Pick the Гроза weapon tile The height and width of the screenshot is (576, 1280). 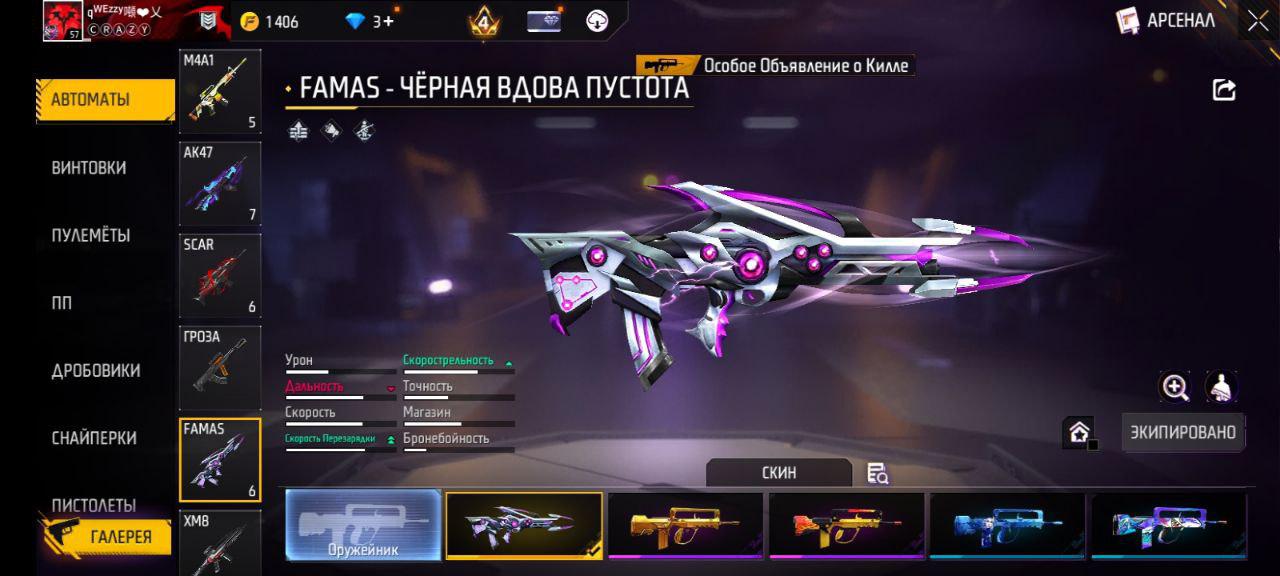point(220,368)
